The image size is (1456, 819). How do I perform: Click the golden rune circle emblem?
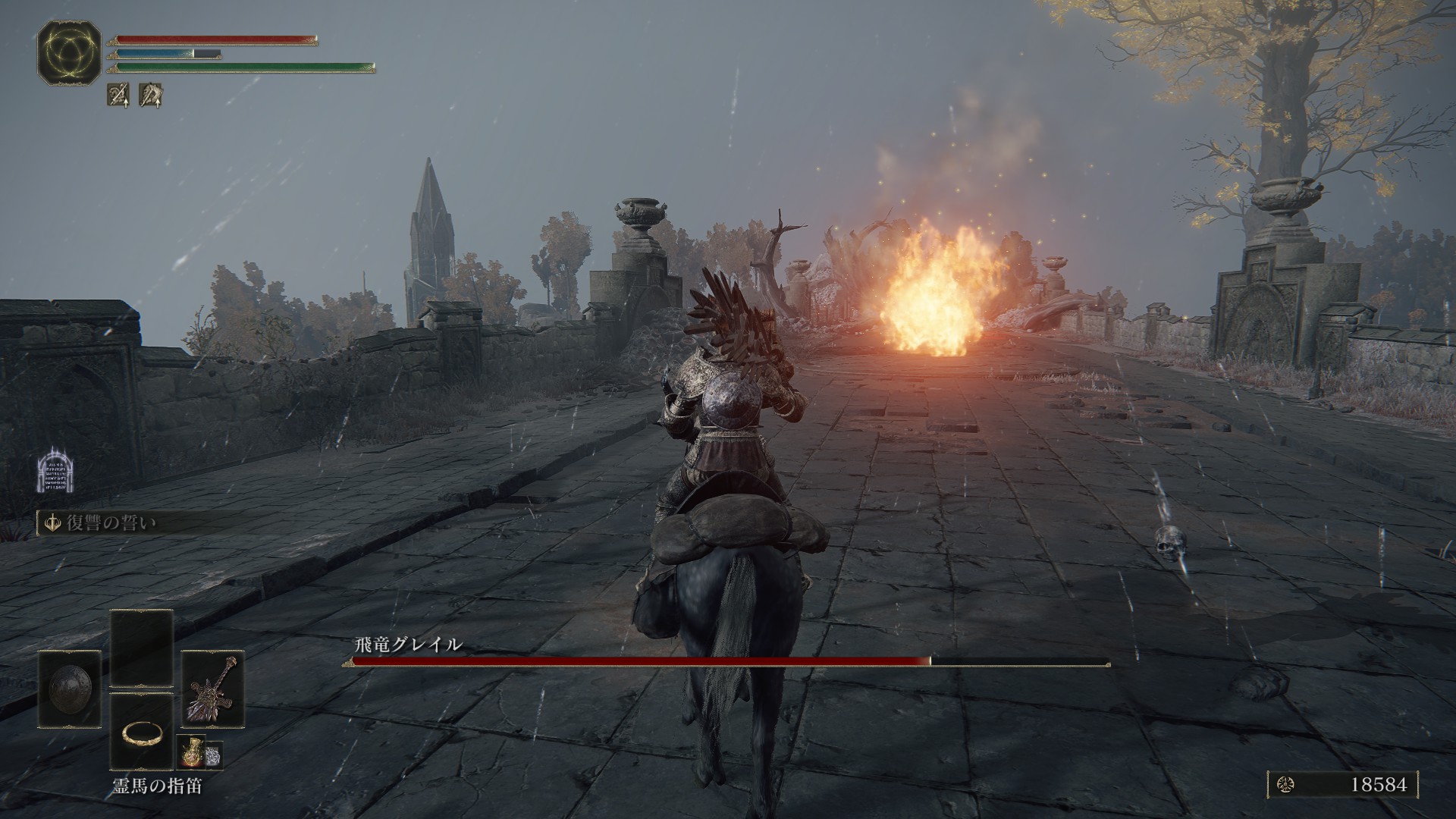(69, 52)
